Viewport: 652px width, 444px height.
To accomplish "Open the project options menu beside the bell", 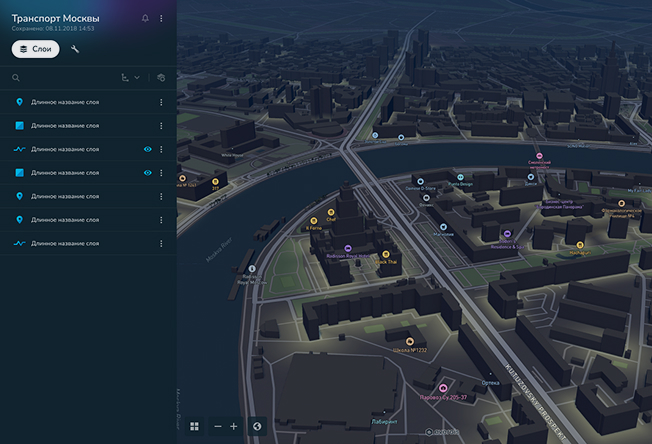I will [161, 19].
